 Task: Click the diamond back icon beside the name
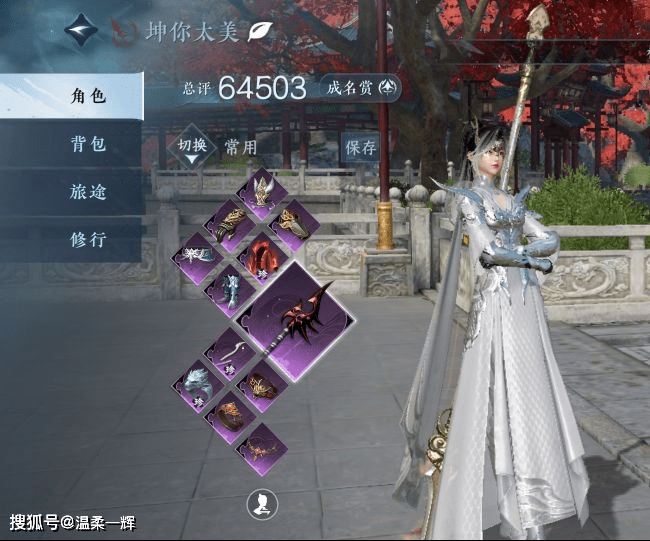click(82, 31)
